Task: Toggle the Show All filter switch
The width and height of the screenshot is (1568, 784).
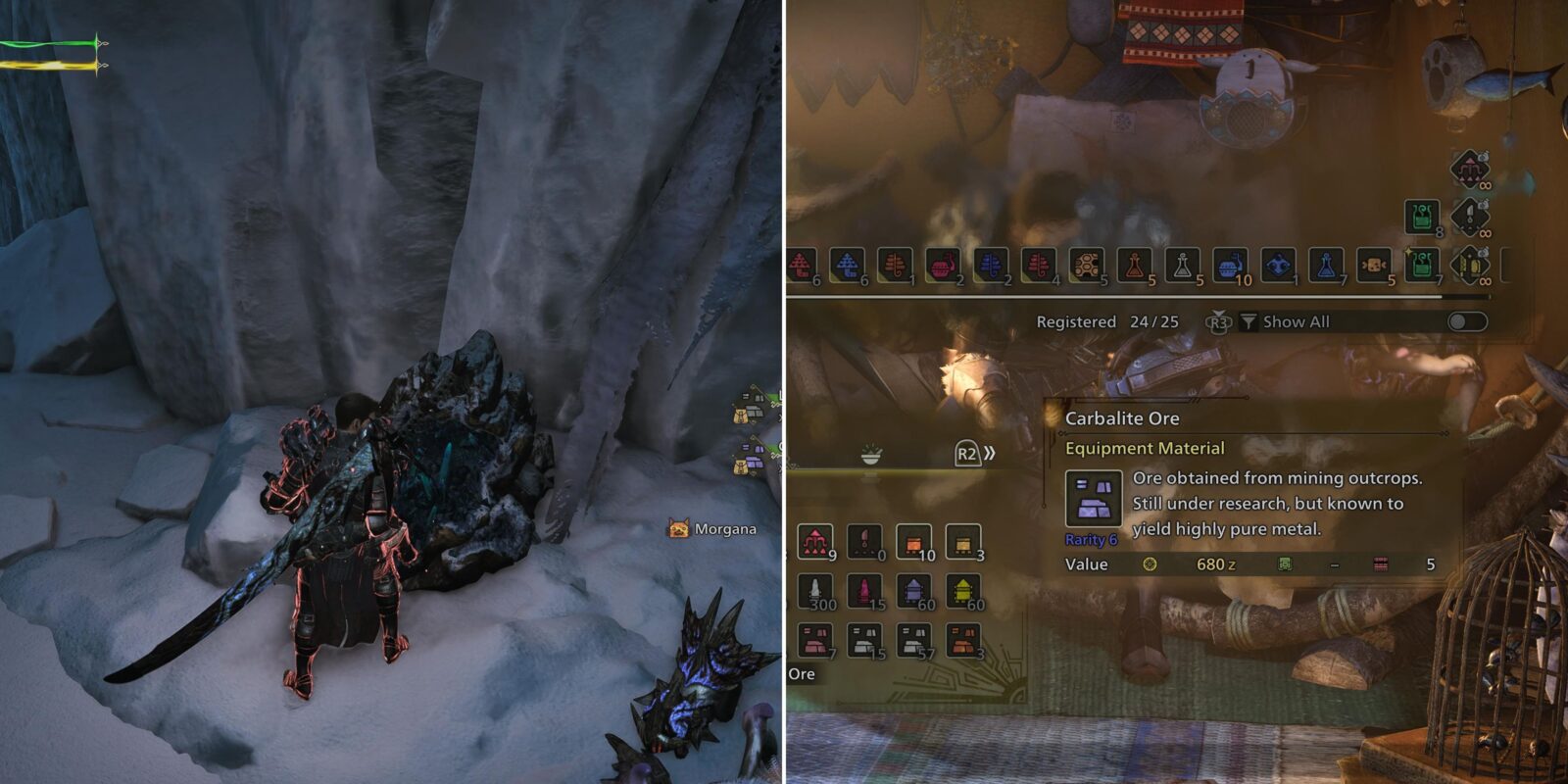Action: 1466,321
